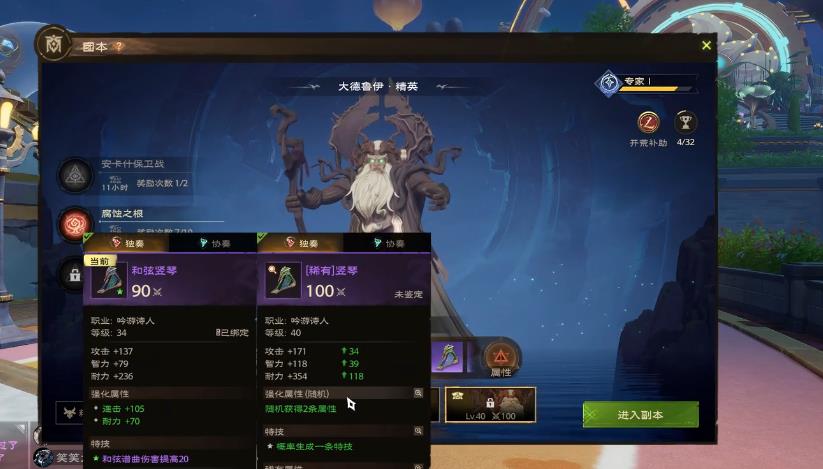
Task: Switch to 独奏 tab on rare harp tooltip
Action: pos(301,243)
